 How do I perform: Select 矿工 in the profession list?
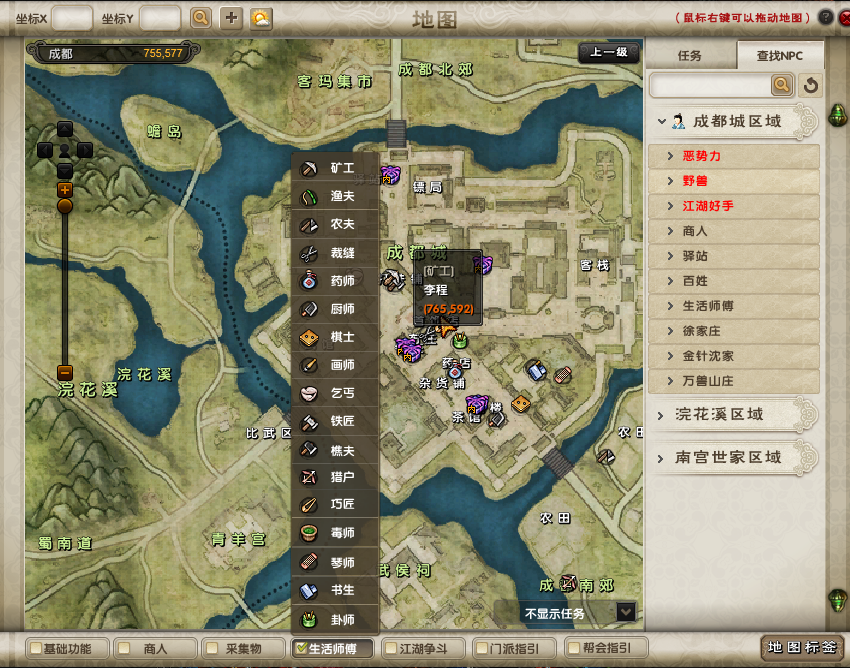335,168
